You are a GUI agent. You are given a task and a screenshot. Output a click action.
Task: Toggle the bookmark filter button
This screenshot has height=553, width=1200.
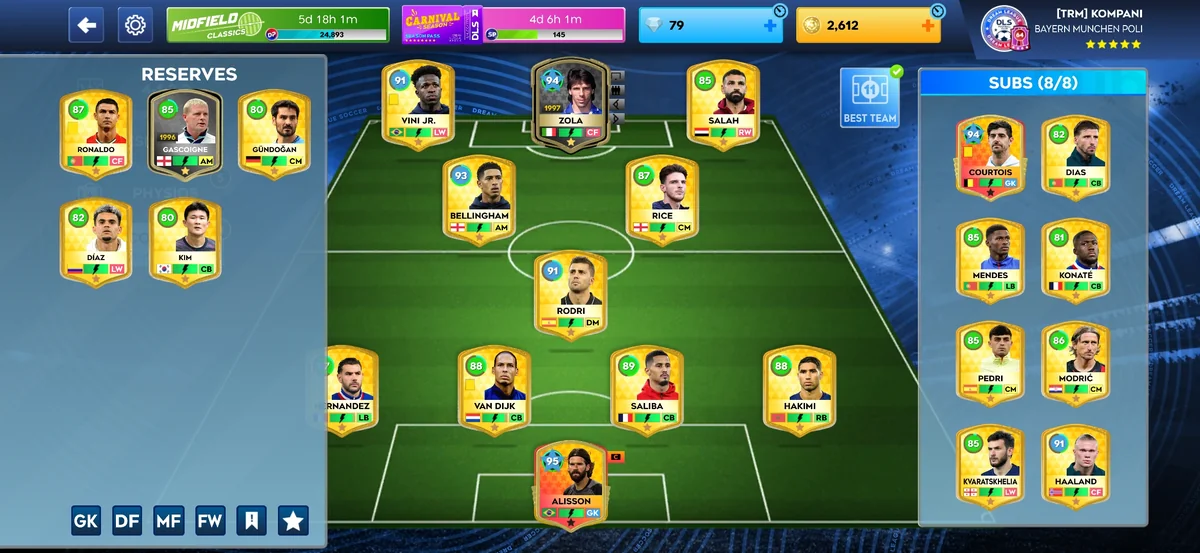click(x=251, y=520)
